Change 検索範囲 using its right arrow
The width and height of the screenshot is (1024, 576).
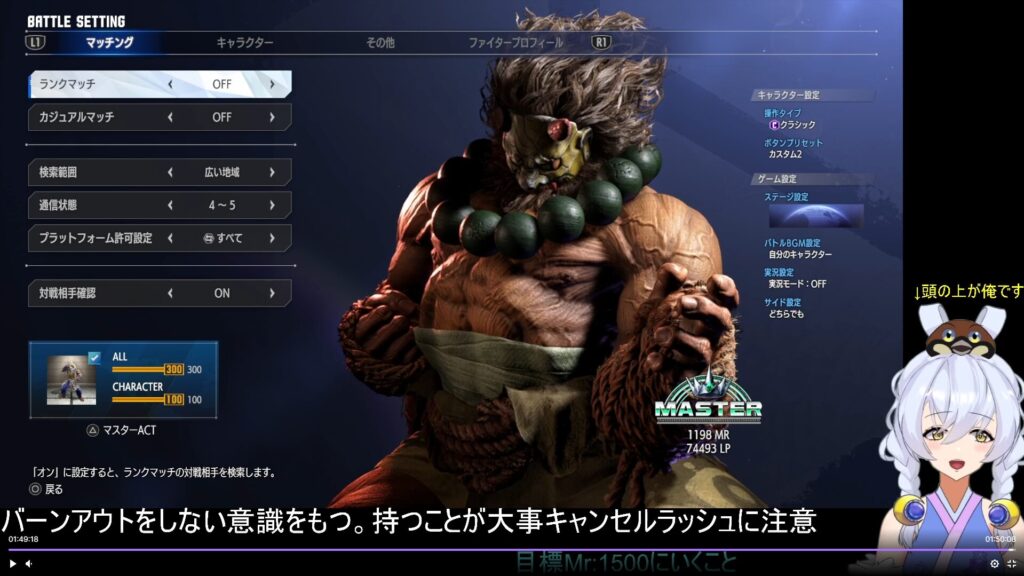(271, 172)
